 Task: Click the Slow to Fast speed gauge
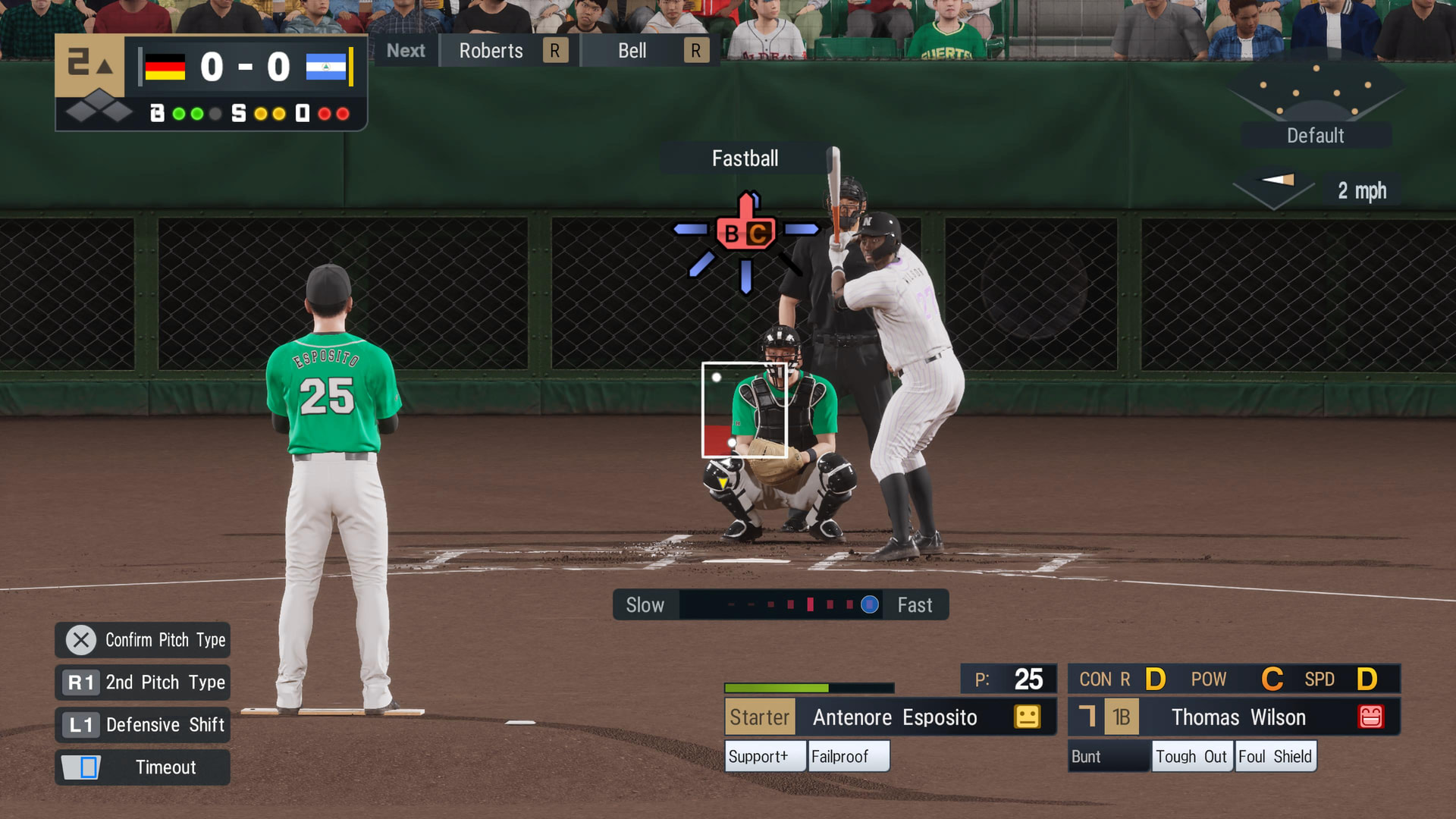(x=780, y=605)
